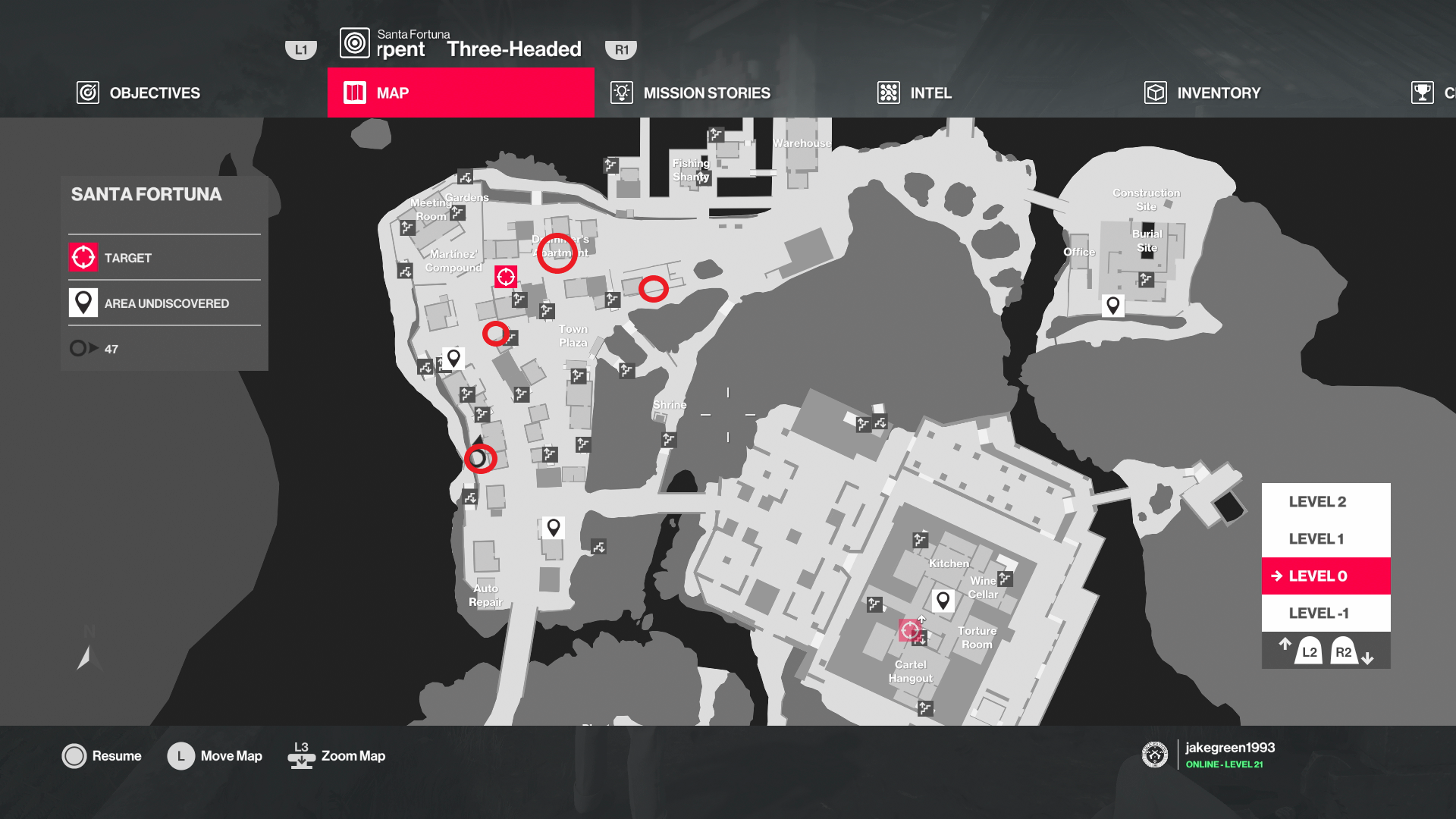This screenshot has width=1456, height=819.
Task: Click the jakegreen1993 profile entry
Action: pyautogui.click(x=1230, y=747)
